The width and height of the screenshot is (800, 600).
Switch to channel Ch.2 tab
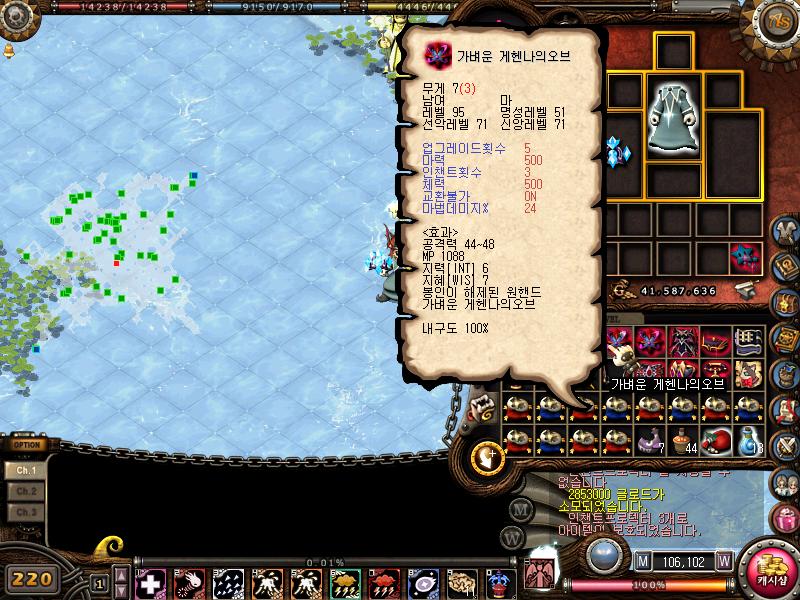pos(27,491)
